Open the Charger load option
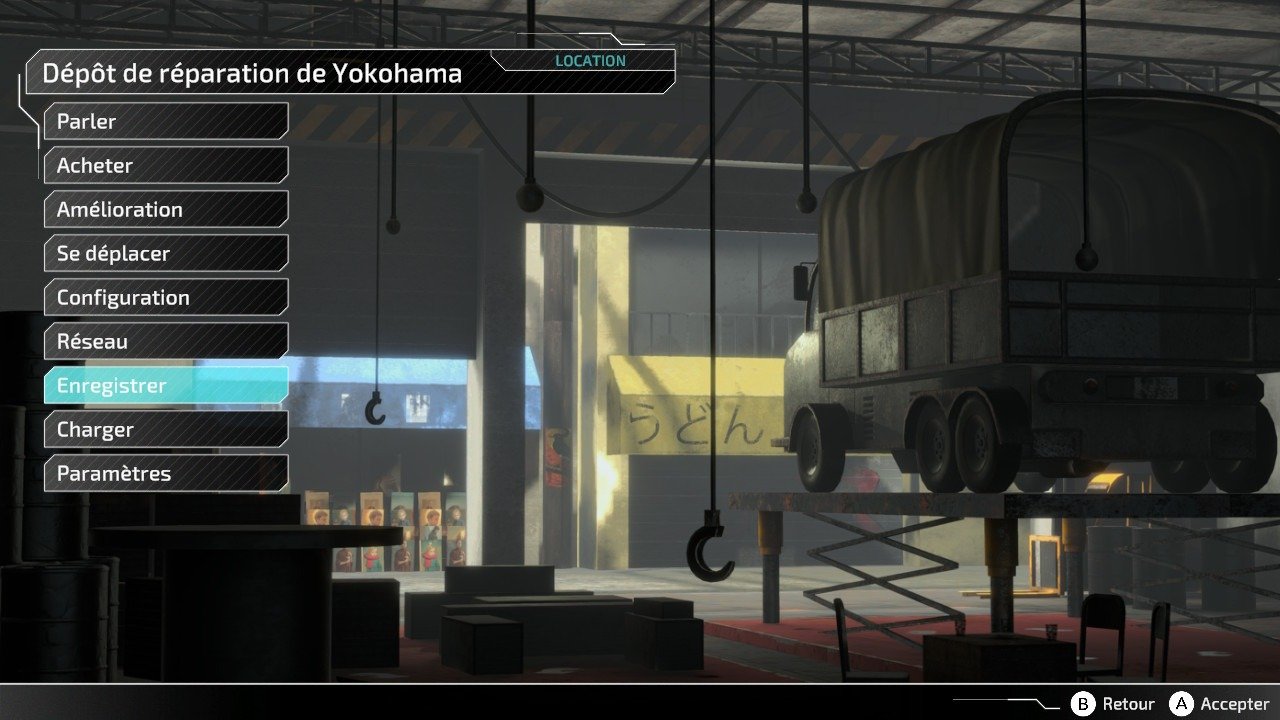 click(166, 429)
